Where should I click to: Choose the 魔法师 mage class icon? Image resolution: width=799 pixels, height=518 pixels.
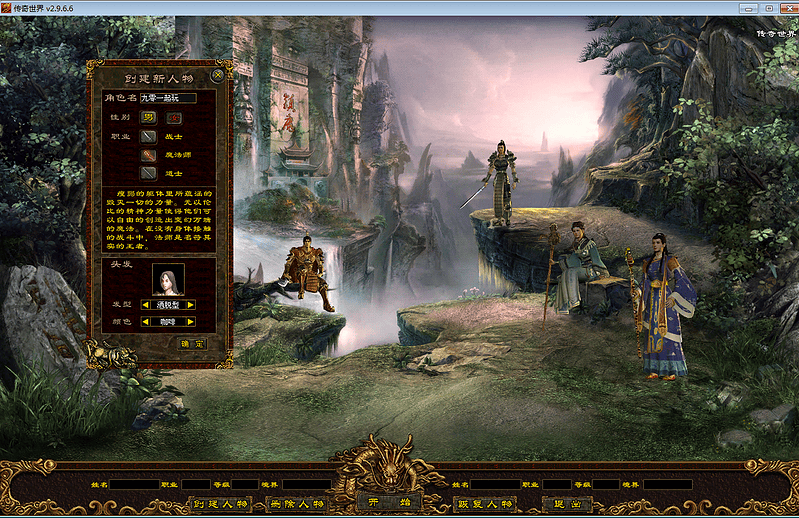click(x=148, y=155)
